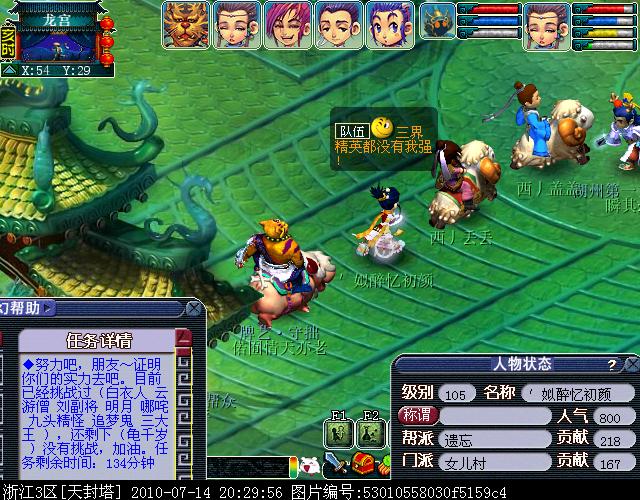Close the 人物状态 character status panel
Viewport: 640px width, 500px height.
click(628, 364)
